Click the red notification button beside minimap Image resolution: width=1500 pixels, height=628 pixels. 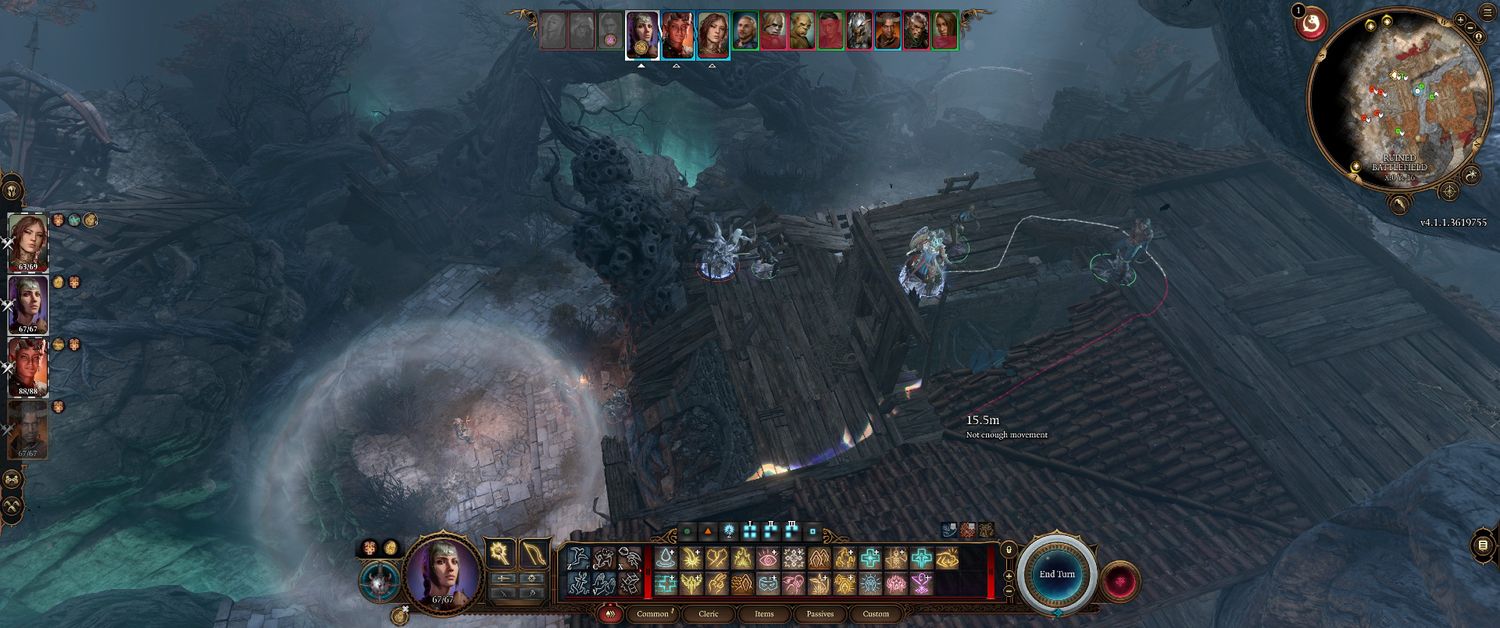tap(1311, 23)
